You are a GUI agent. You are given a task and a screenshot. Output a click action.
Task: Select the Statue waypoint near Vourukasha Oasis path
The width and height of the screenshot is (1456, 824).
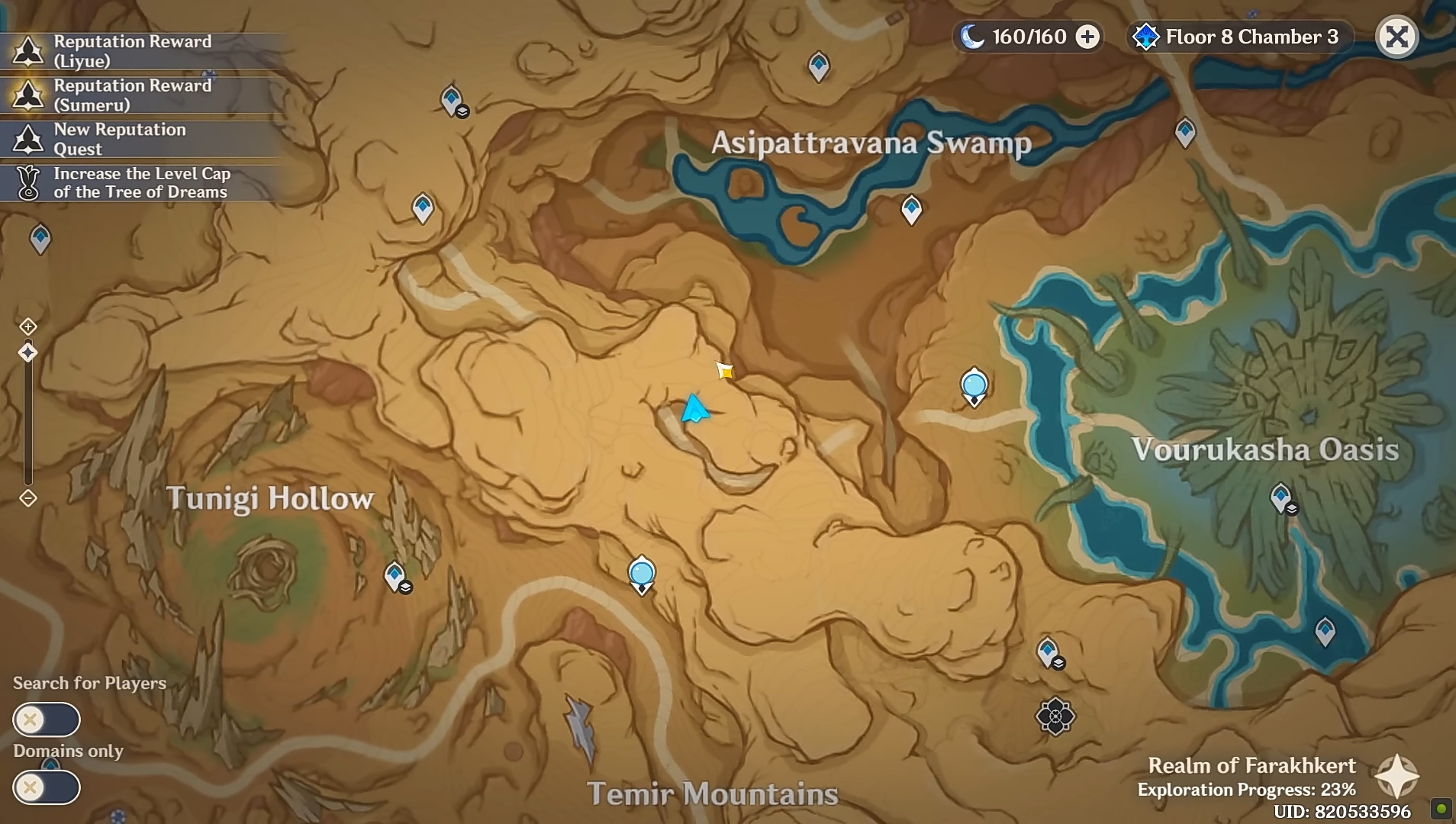coord(974,385)
